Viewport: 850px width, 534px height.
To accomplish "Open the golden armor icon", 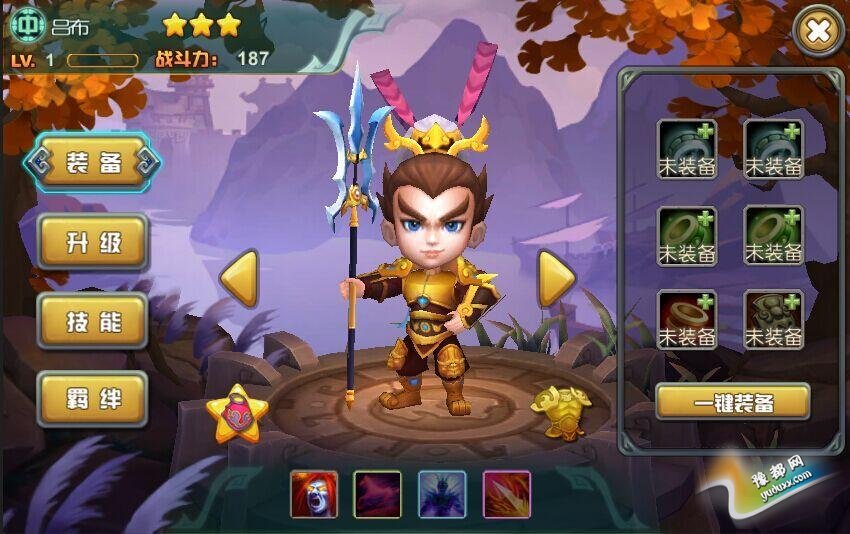I will tap(561, 409).
